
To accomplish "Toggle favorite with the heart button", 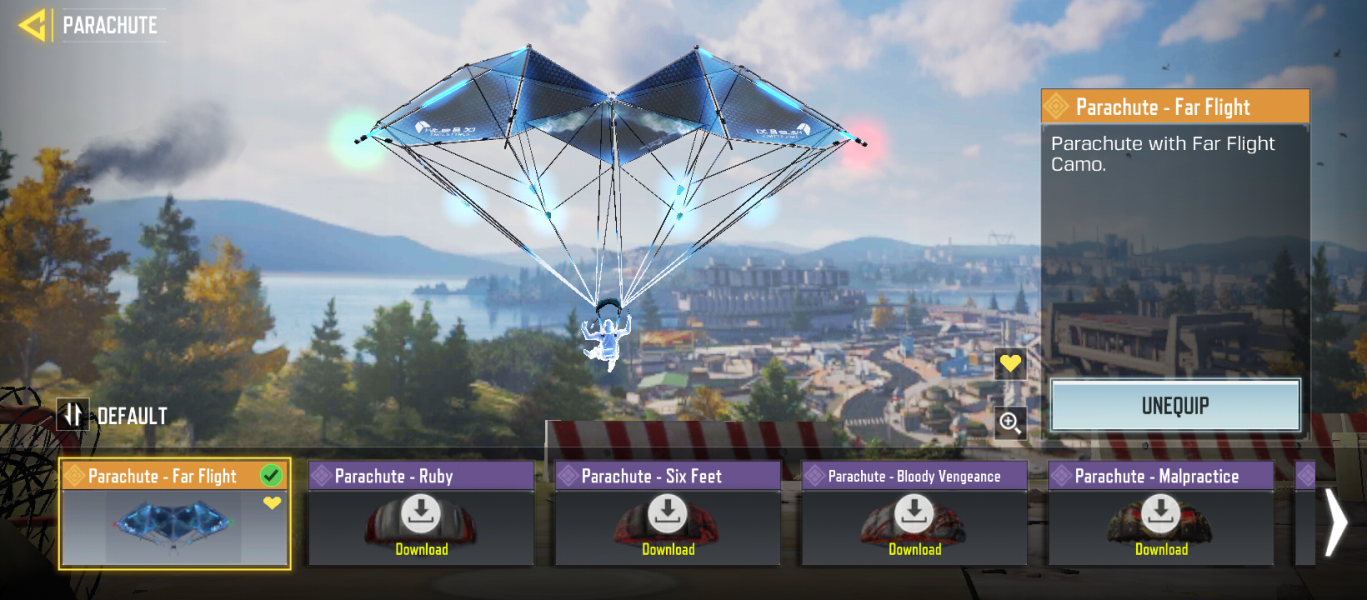I will pos(1011,364).
